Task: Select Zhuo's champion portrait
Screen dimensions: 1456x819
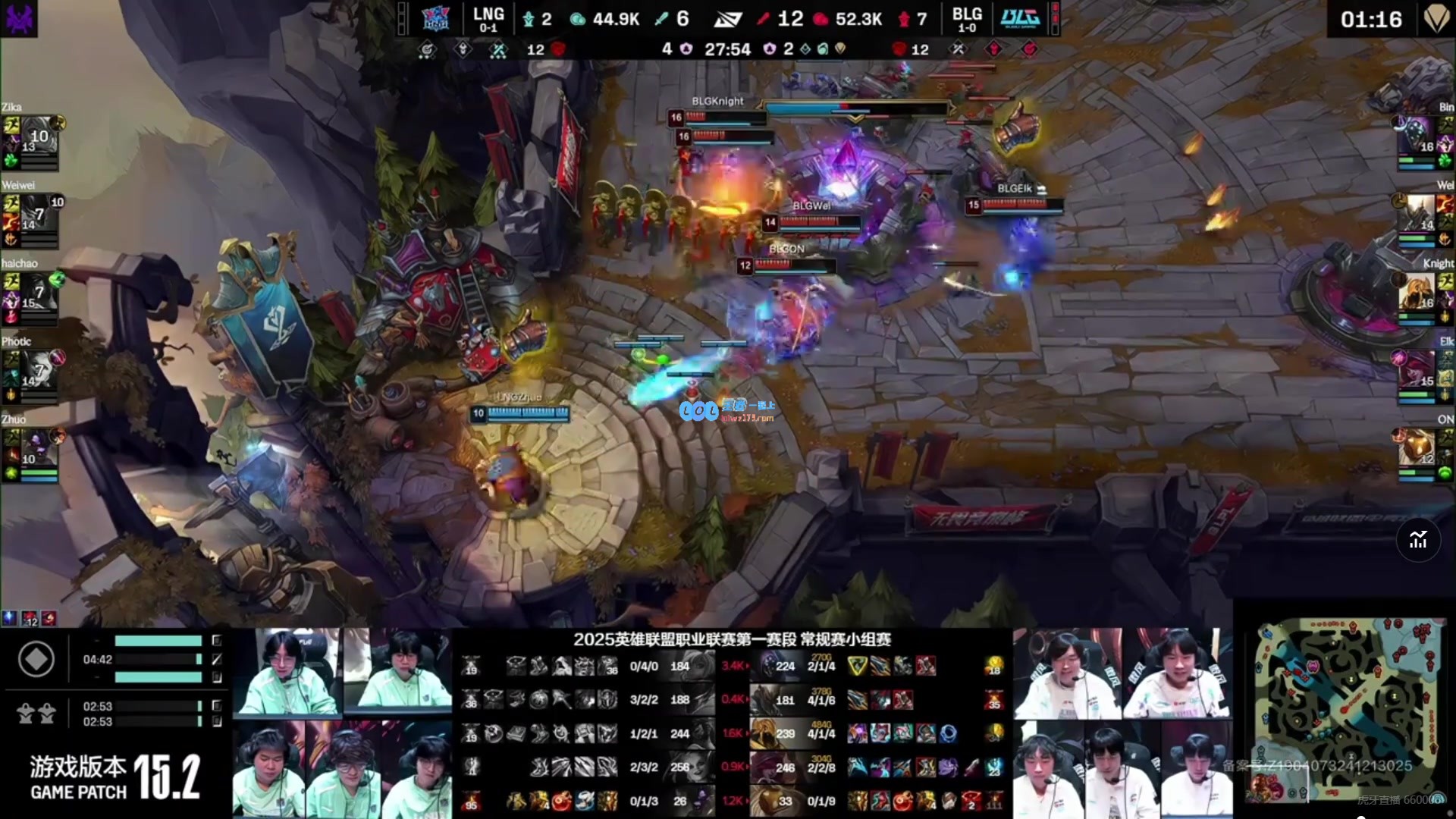Action: pyautogui.click(x=39, y=448)
